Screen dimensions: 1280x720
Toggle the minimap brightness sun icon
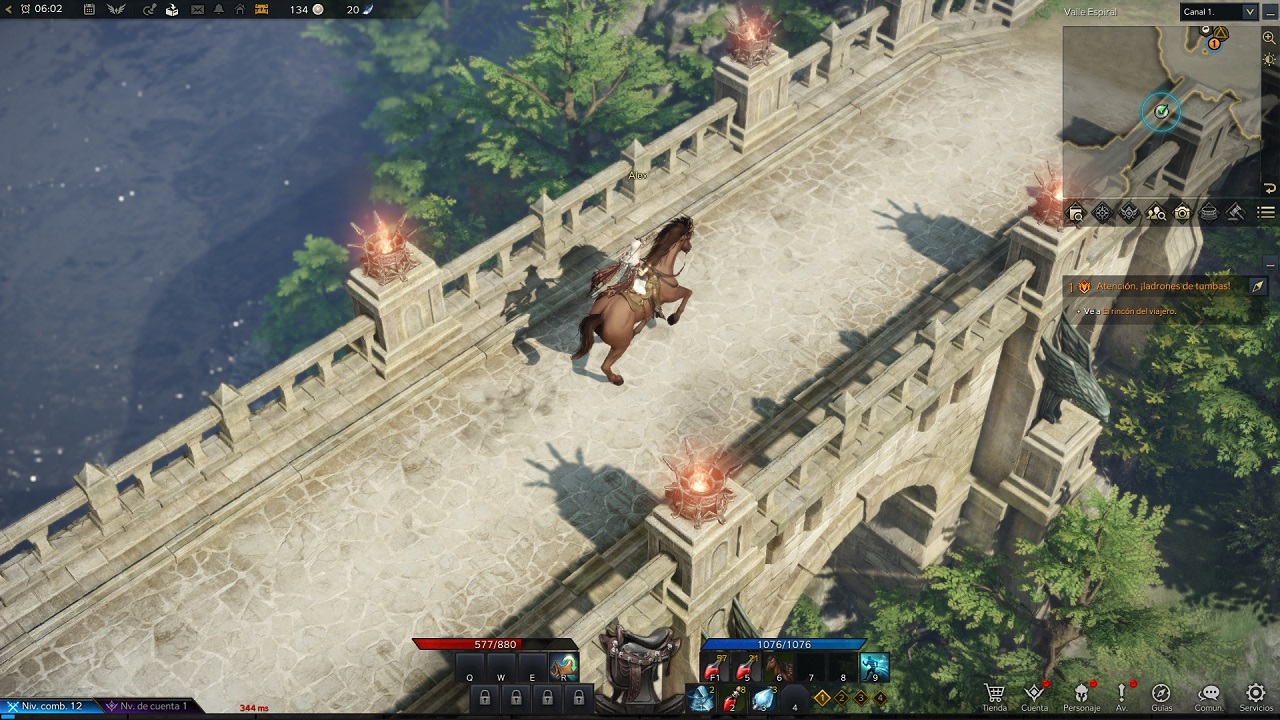[x=1269, y=60]
